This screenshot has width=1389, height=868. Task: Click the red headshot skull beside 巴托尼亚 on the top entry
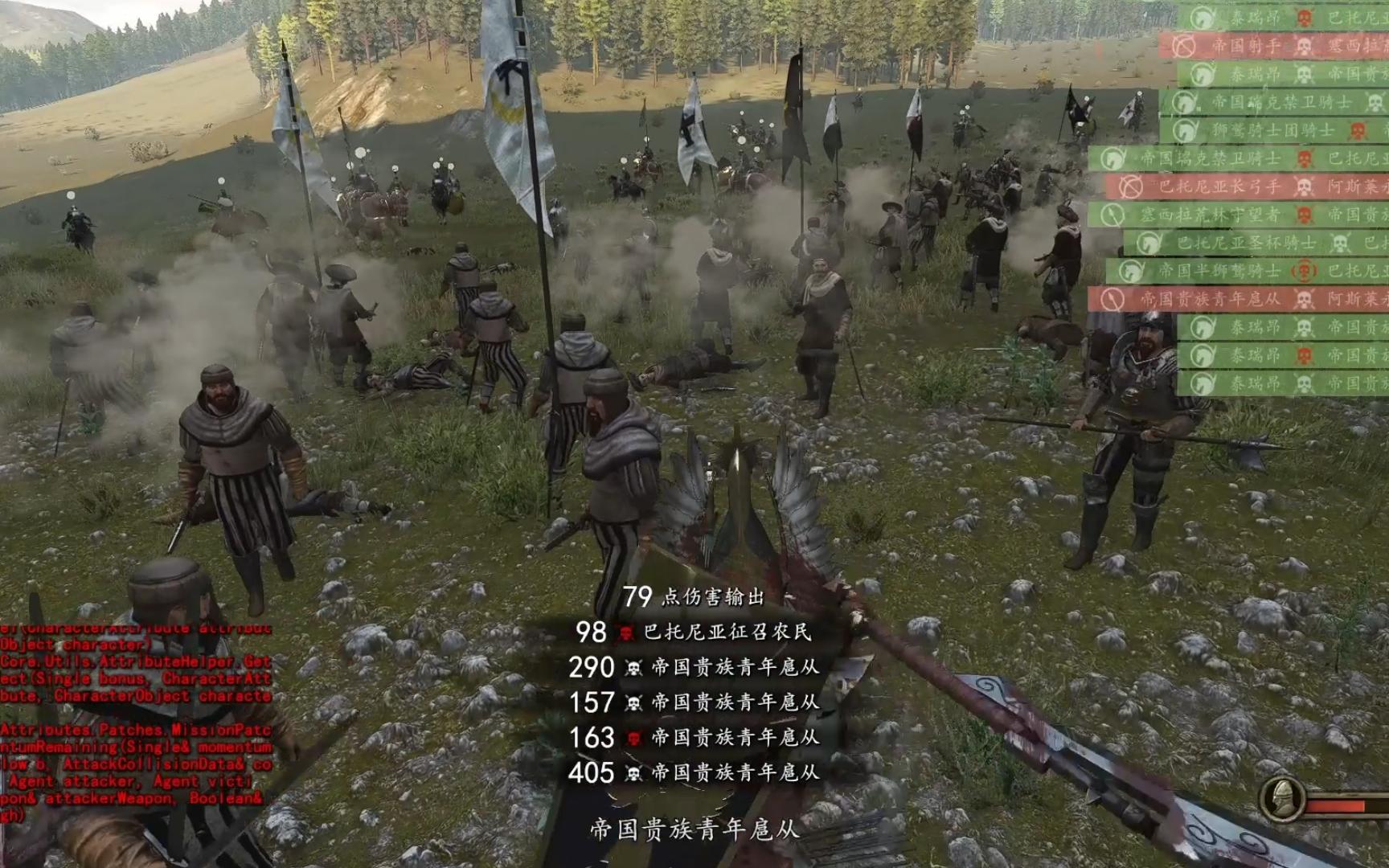tap(1303, 17)
